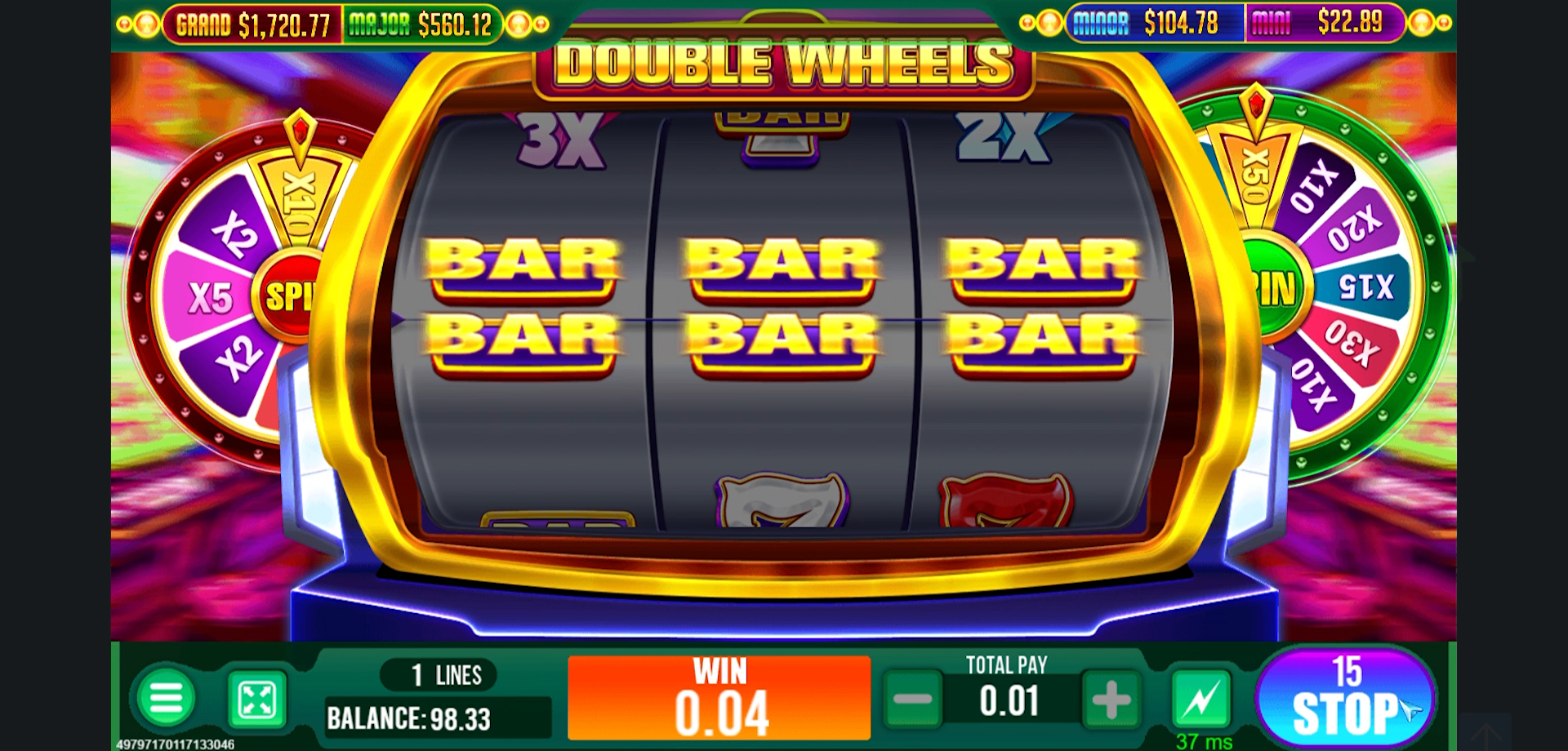Decrease the bet with the minus button
Screen dimensions: 1568x751
[913, 700]
